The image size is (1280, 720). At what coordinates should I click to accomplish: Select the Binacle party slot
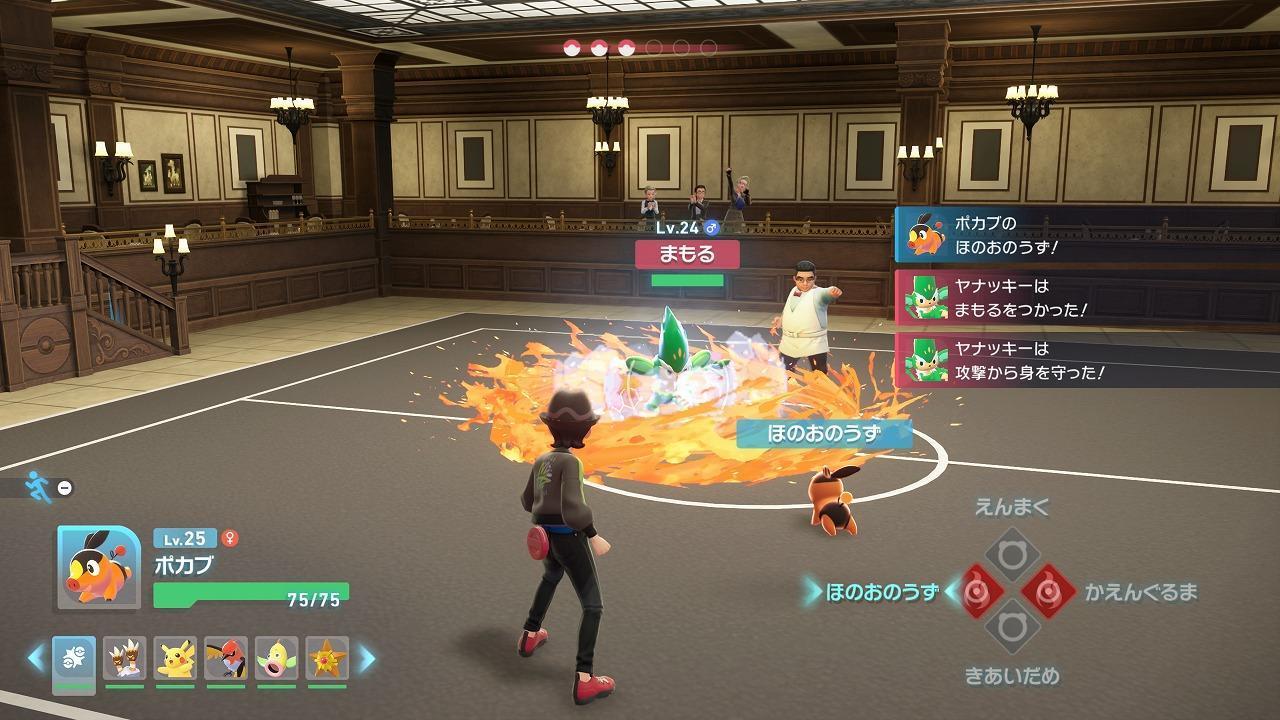click(125, 658)
